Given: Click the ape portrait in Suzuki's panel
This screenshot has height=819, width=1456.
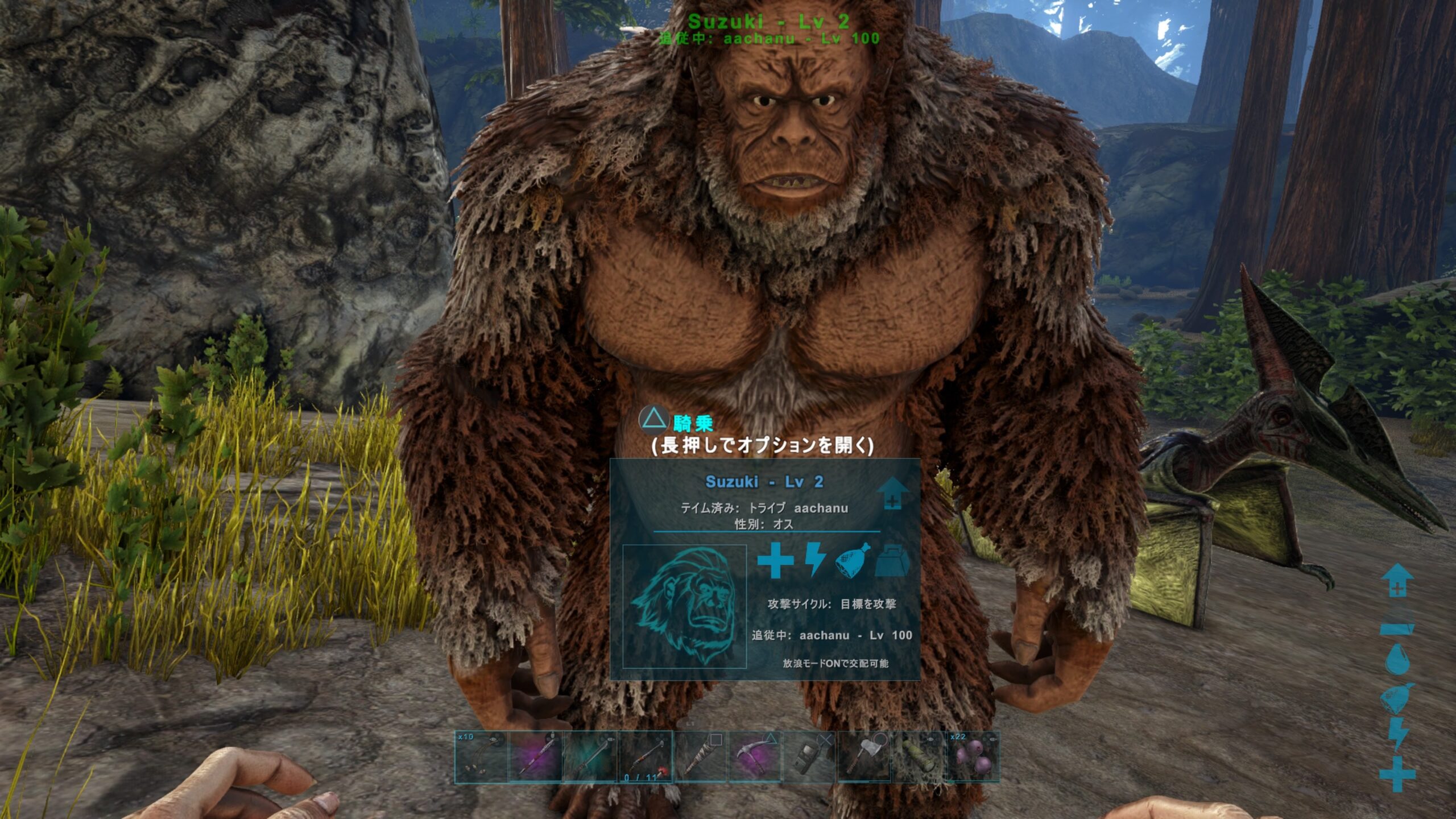Looking at the screenshot, I should point(684,606).
